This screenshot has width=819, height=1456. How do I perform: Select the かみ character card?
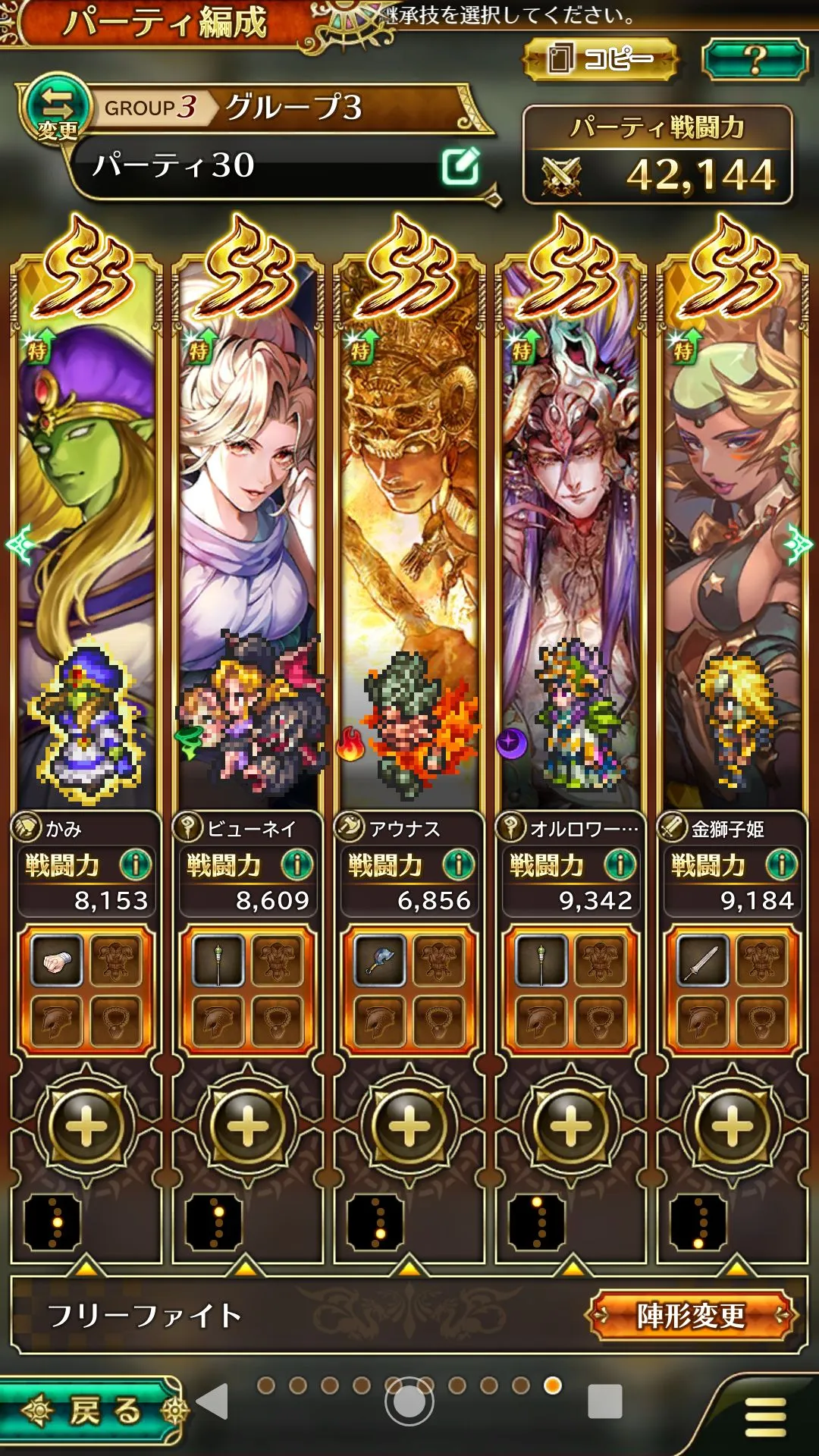click(x=86, y=531)
